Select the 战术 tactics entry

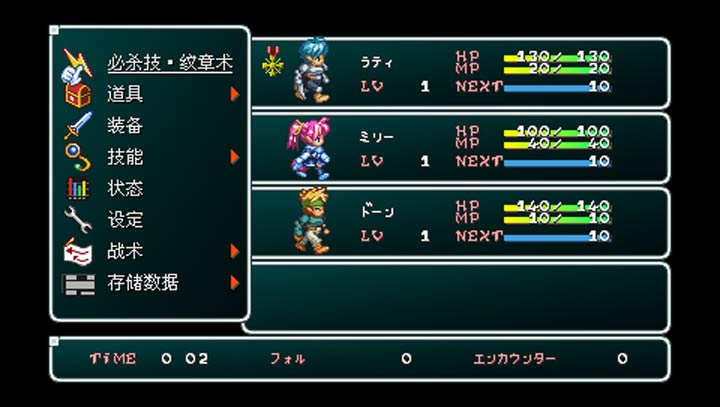click(x=125, y=251)
